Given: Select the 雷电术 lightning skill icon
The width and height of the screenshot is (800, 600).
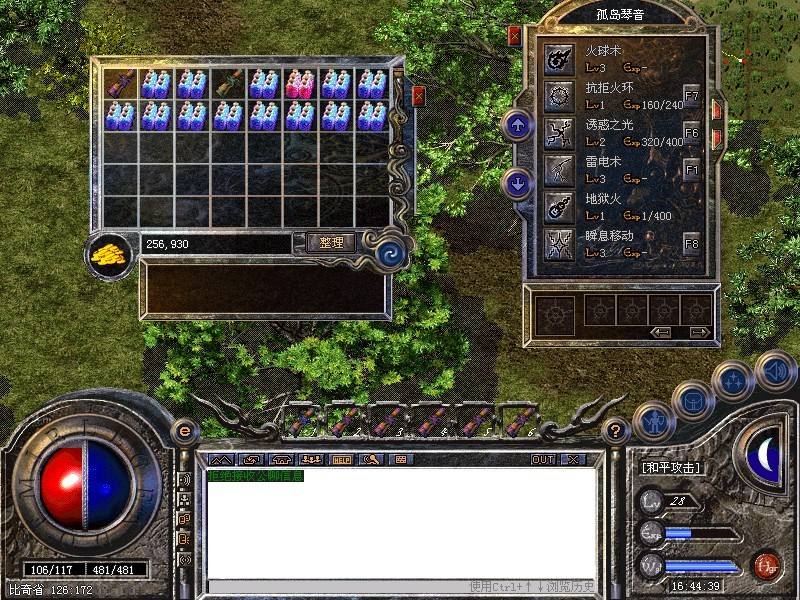Looking at the screenshot, I should pyautogui.click(x=557, y=168).
